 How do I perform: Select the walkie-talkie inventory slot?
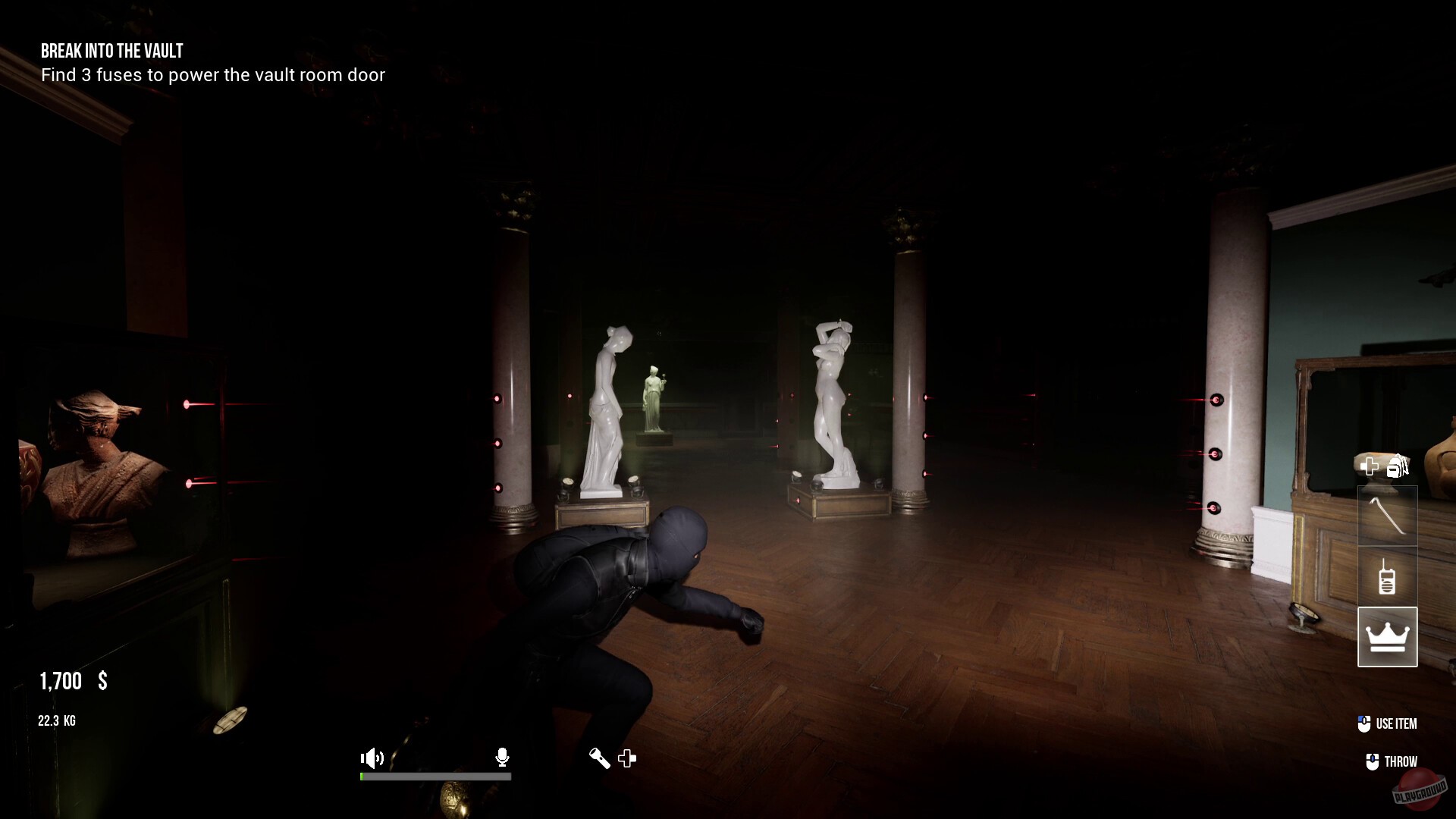[1388, 576]
